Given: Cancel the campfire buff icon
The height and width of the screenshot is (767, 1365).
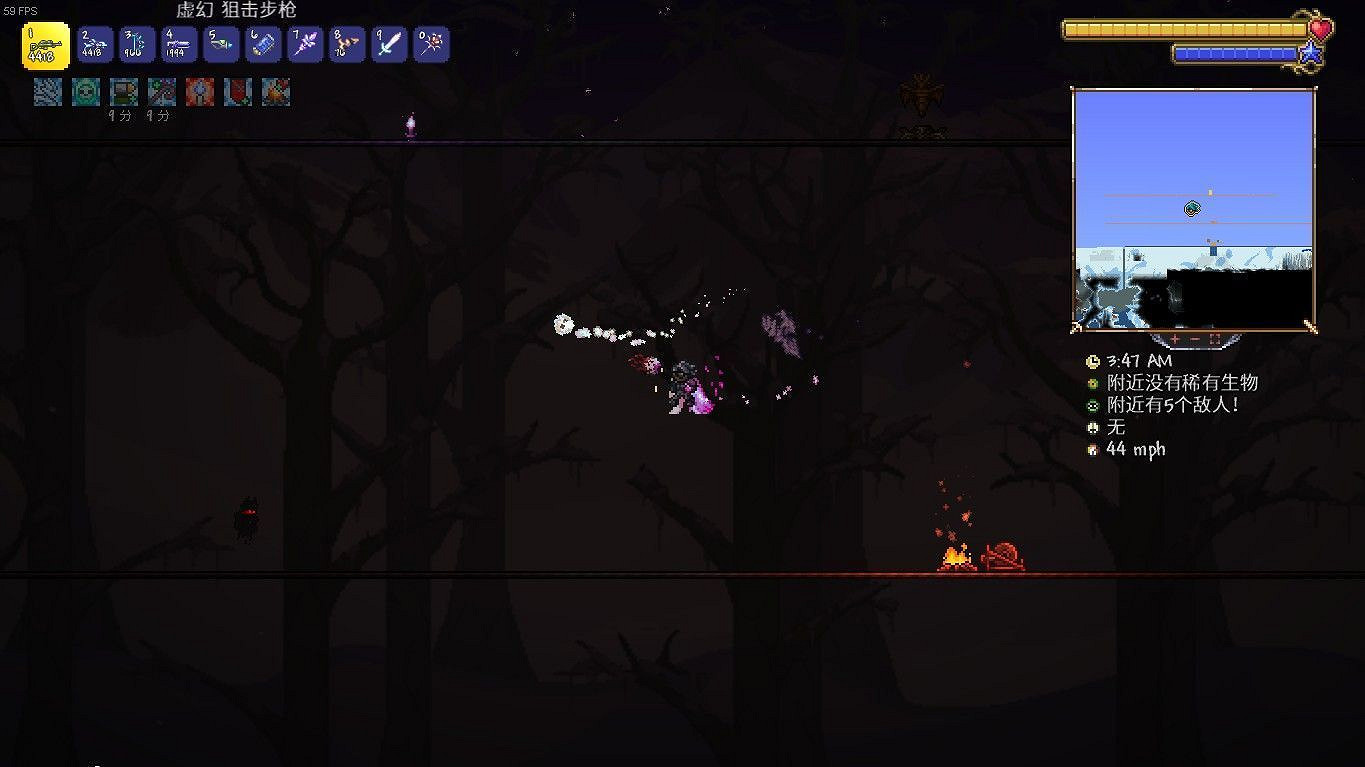Looking at the screenshot, I should [274, 92].
